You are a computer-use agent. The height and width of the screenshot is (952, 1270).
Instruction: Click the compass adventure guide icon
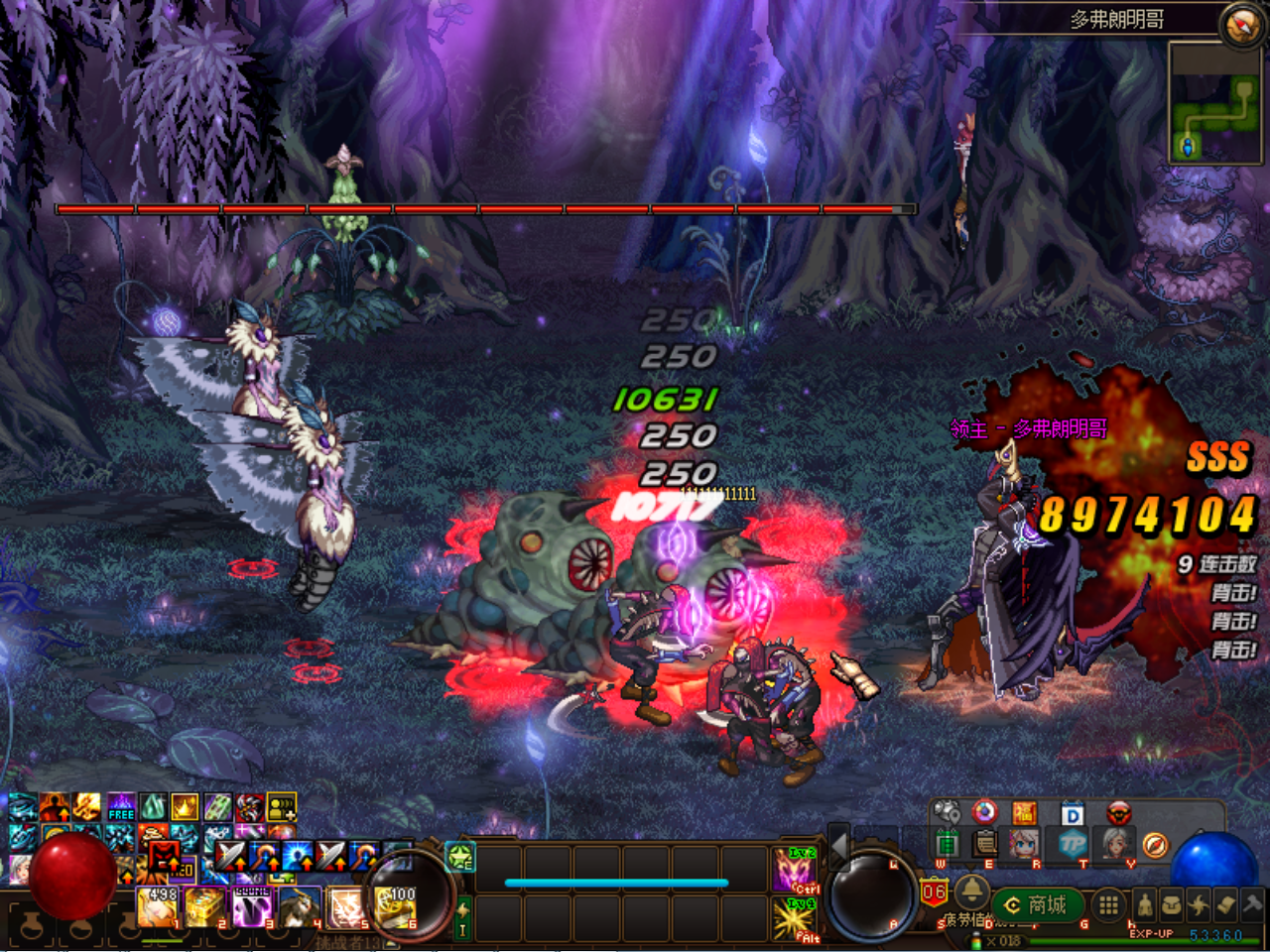[1155, 844]
